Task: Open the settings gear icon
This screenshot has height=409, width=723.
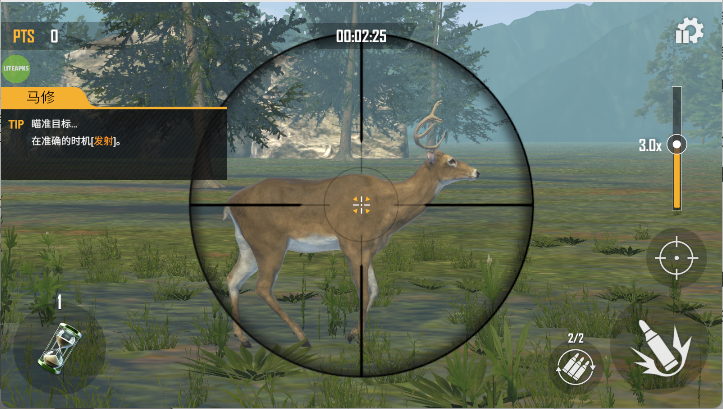Action: click(x=689, y=32)
